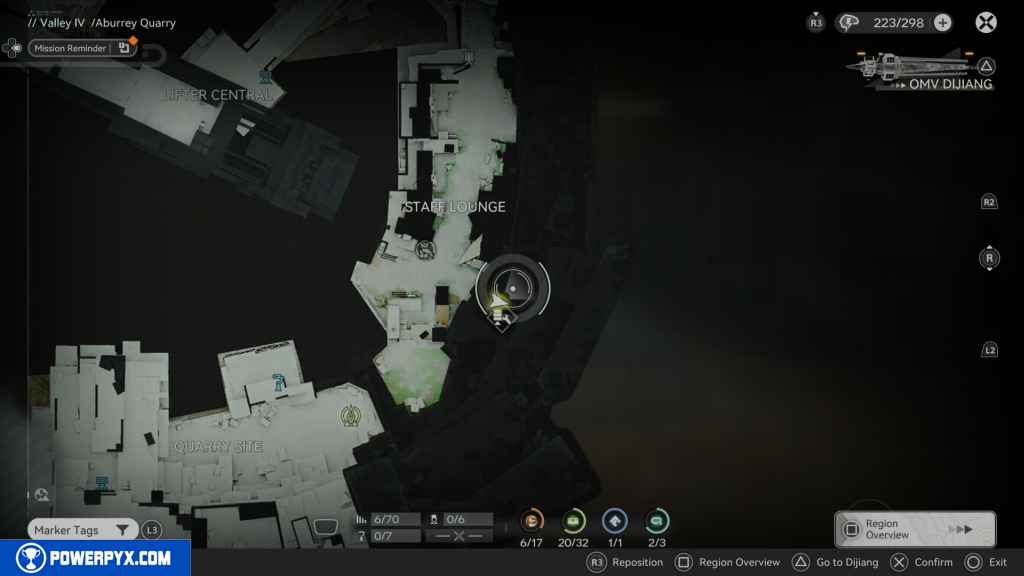Add stamina with the plus button
The width and height of the screenshot is (1024, 576).
click(x=942, y=22)
